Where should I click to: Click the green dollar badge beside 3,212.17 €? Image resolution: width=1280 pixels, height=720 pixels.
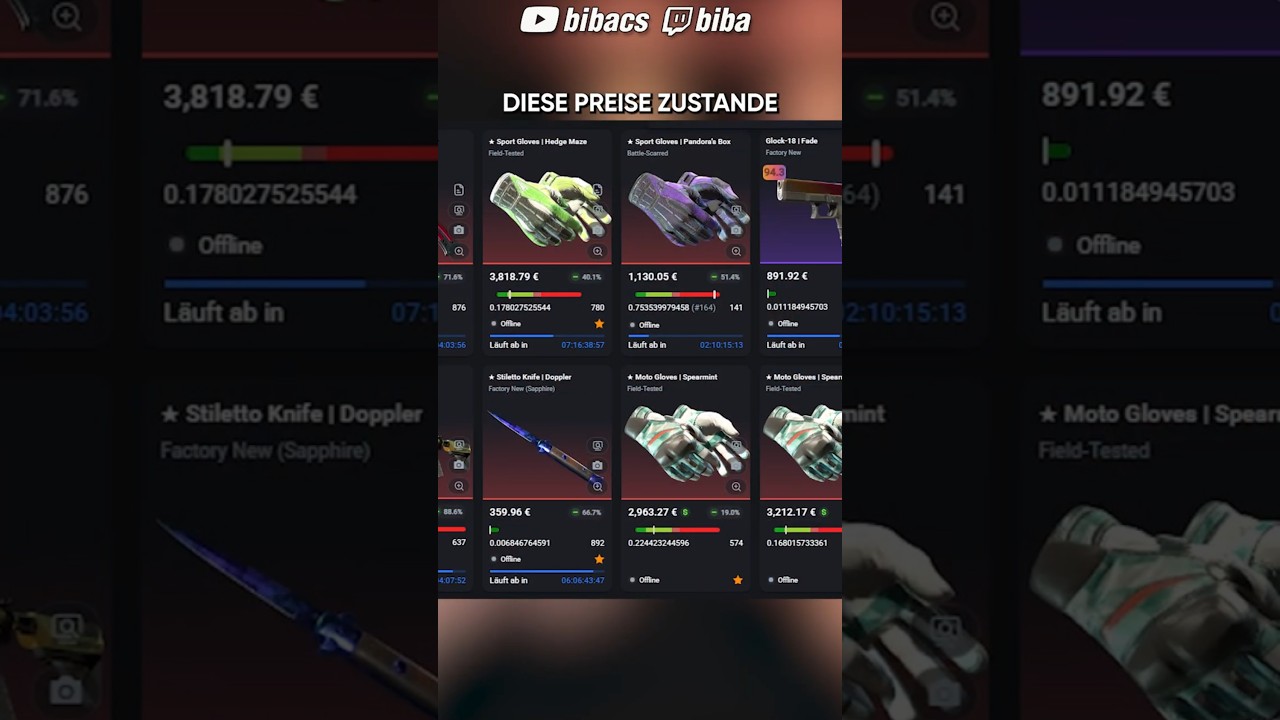click(x=823, y=512)
